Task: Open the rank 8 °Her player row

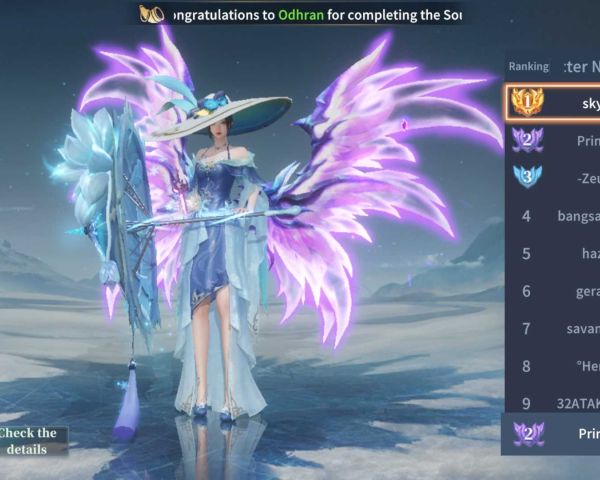Action: pyautogui.click(x=553, y=366)
